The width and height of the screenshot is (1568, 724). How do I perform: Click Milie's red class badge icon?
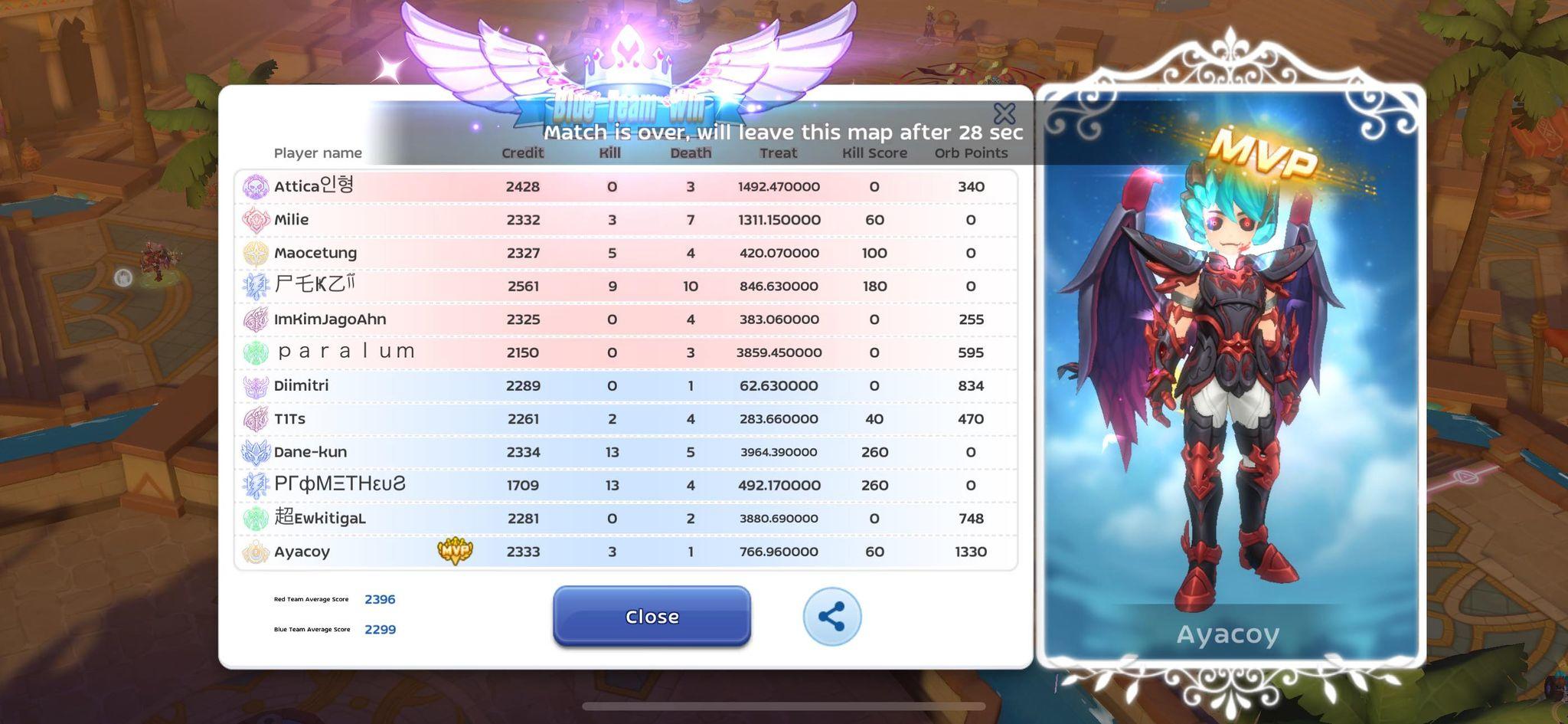(x=253, y=219)
